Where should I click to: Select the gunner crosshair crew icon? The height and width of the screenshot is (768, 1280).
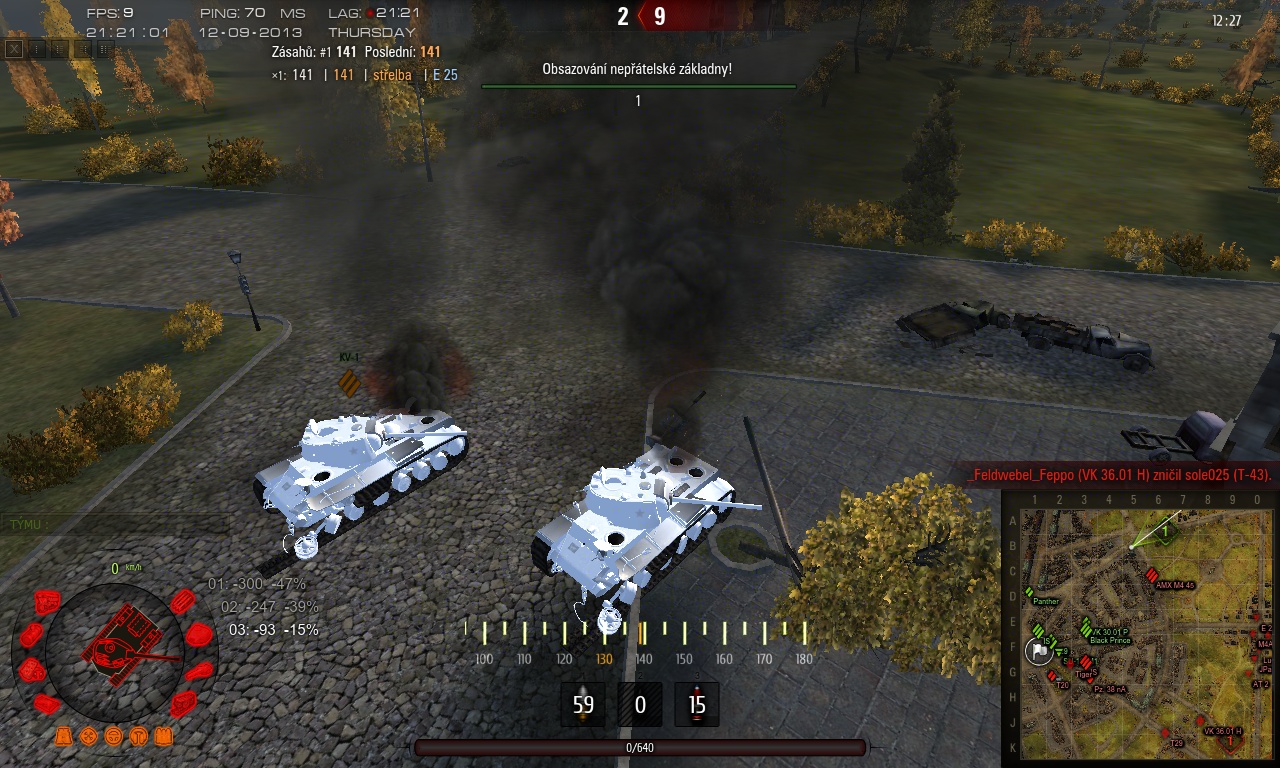(x=89, y=736)
